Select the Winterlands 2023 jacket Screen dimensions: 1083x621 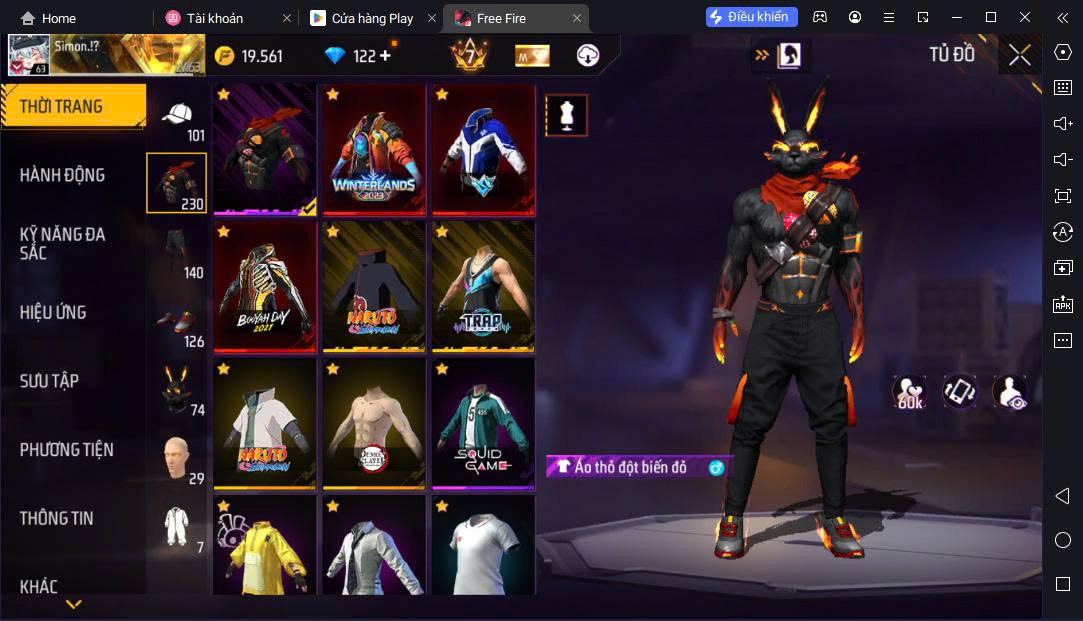pos(373,149)
